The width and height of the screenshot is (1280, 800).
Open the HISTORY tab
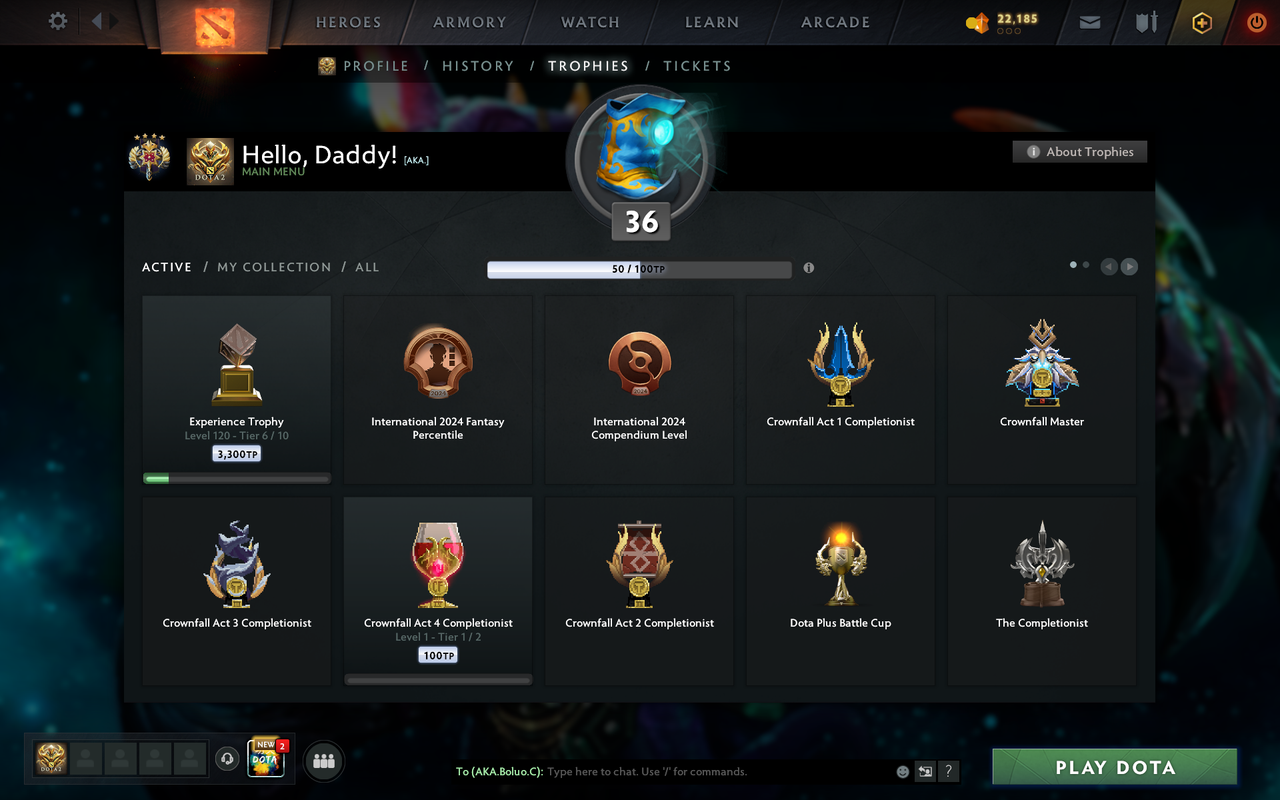[478, 65]
